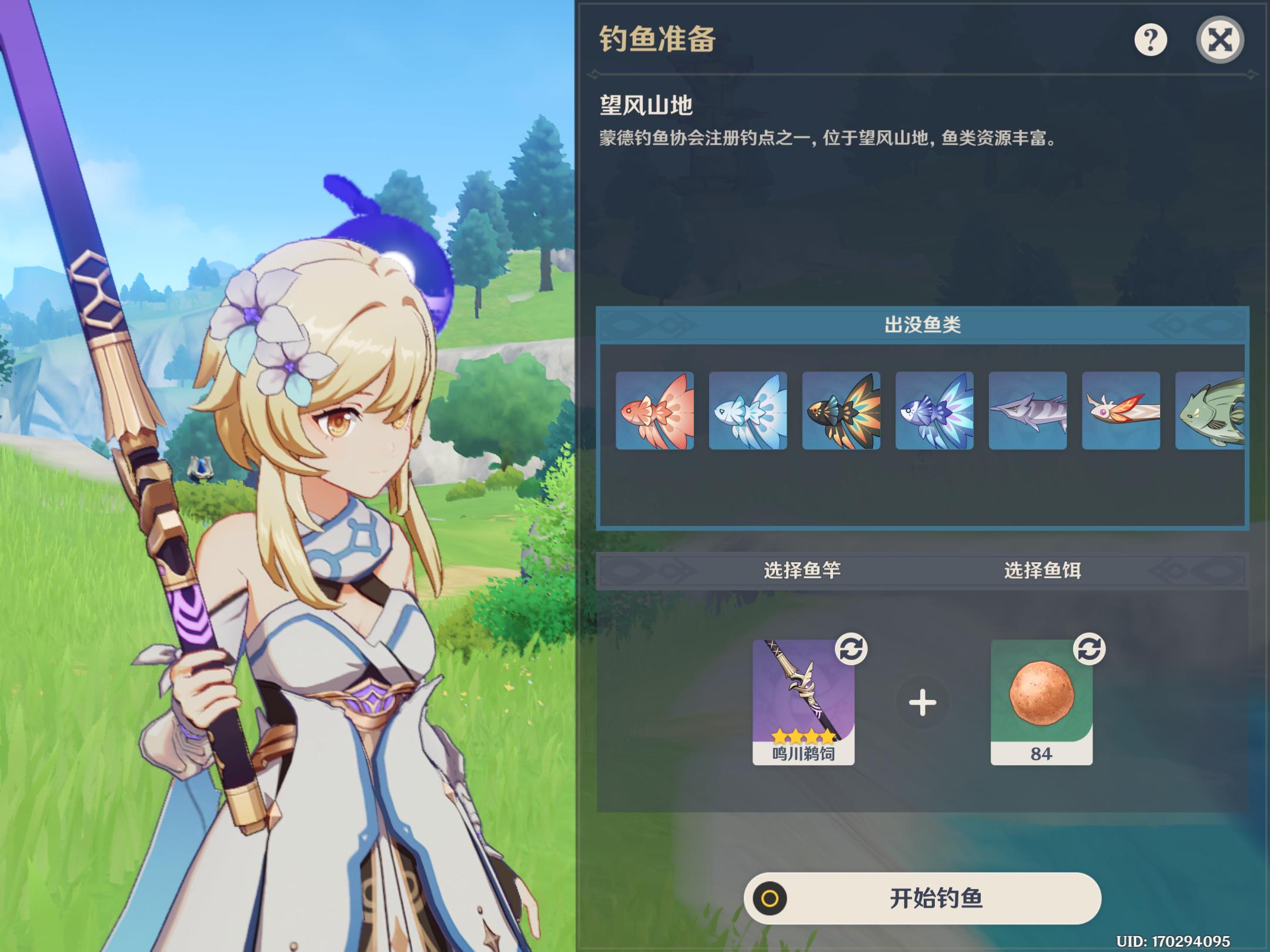Viewport: 1270px width, 952px height.
Task: Swap bait using its refresh icon
Action: tap(1089, 649)
